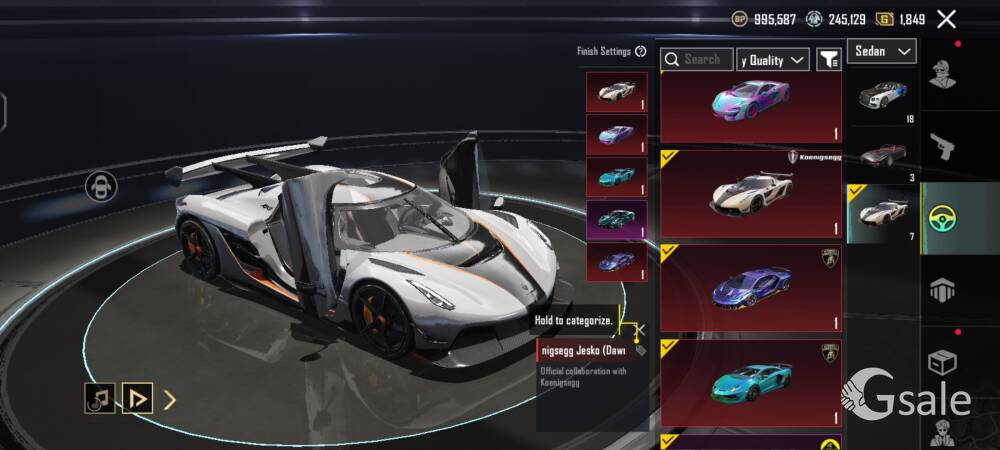Select the convertible vehicle category showing 3

(x=881, y=155)
